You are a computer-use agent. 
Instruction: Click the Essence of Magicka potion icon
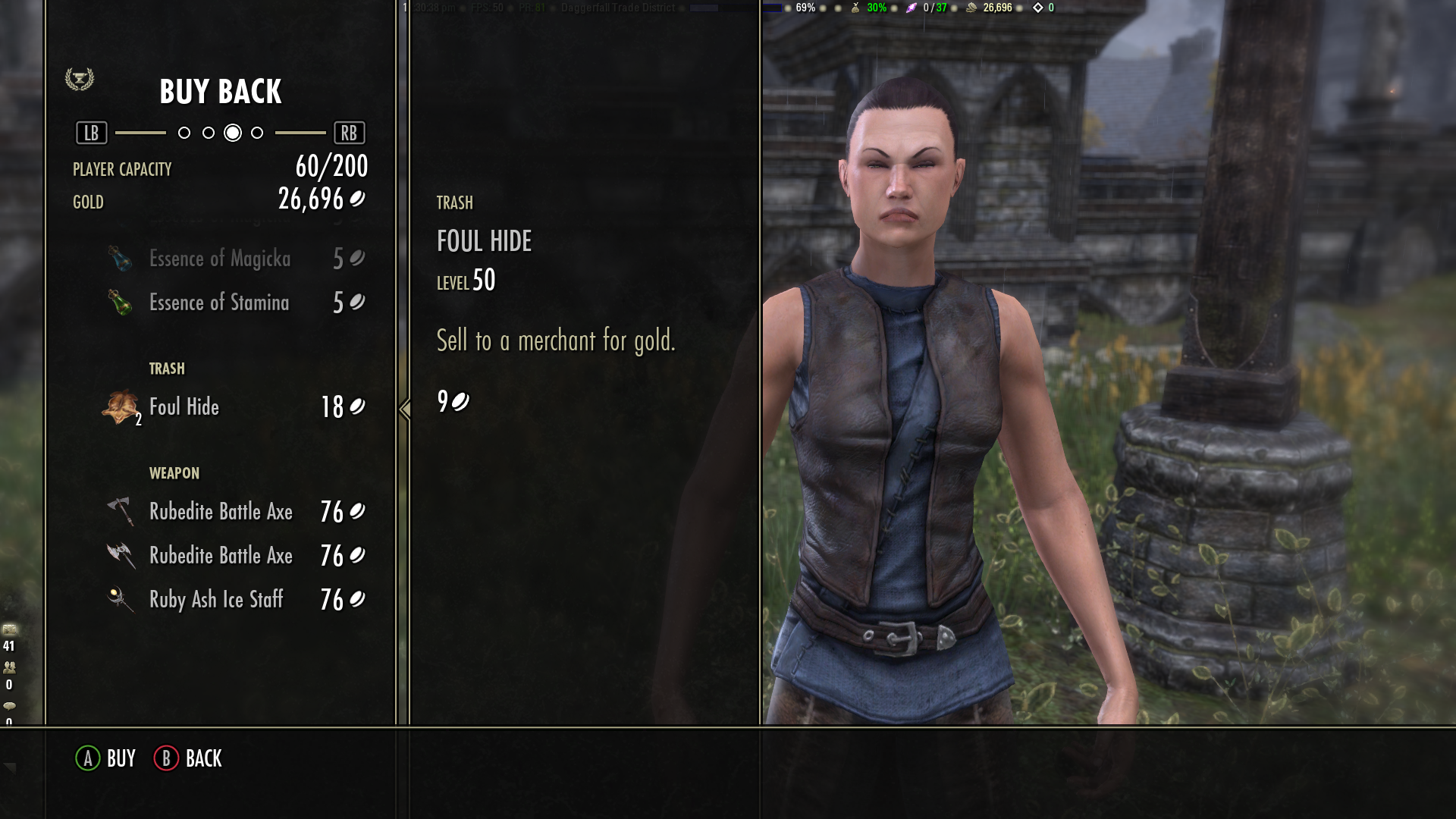pos(121,259)
